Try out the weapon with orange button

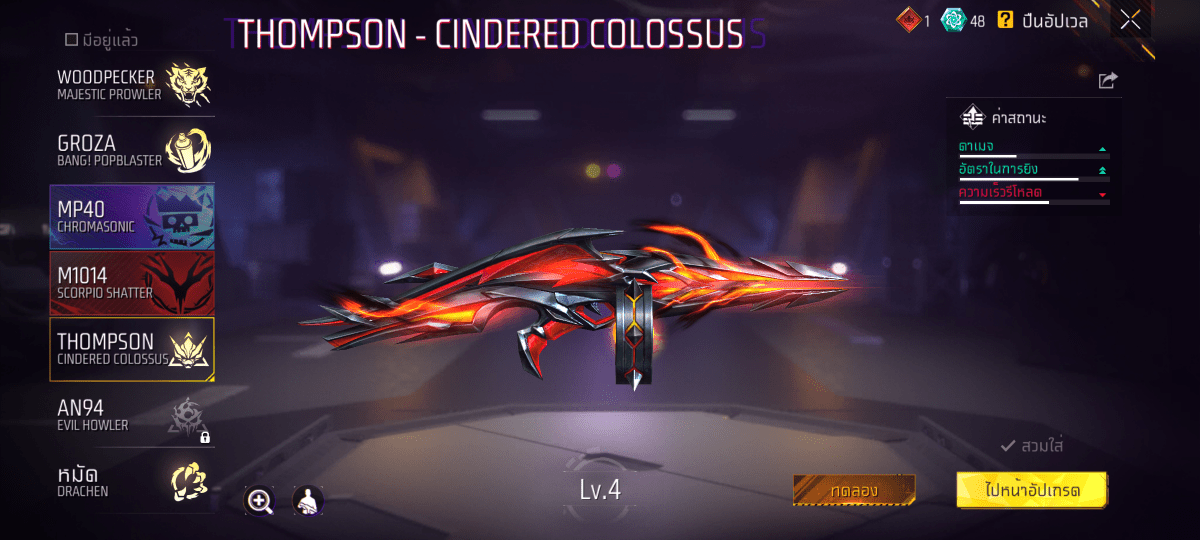tap(854, 490)
